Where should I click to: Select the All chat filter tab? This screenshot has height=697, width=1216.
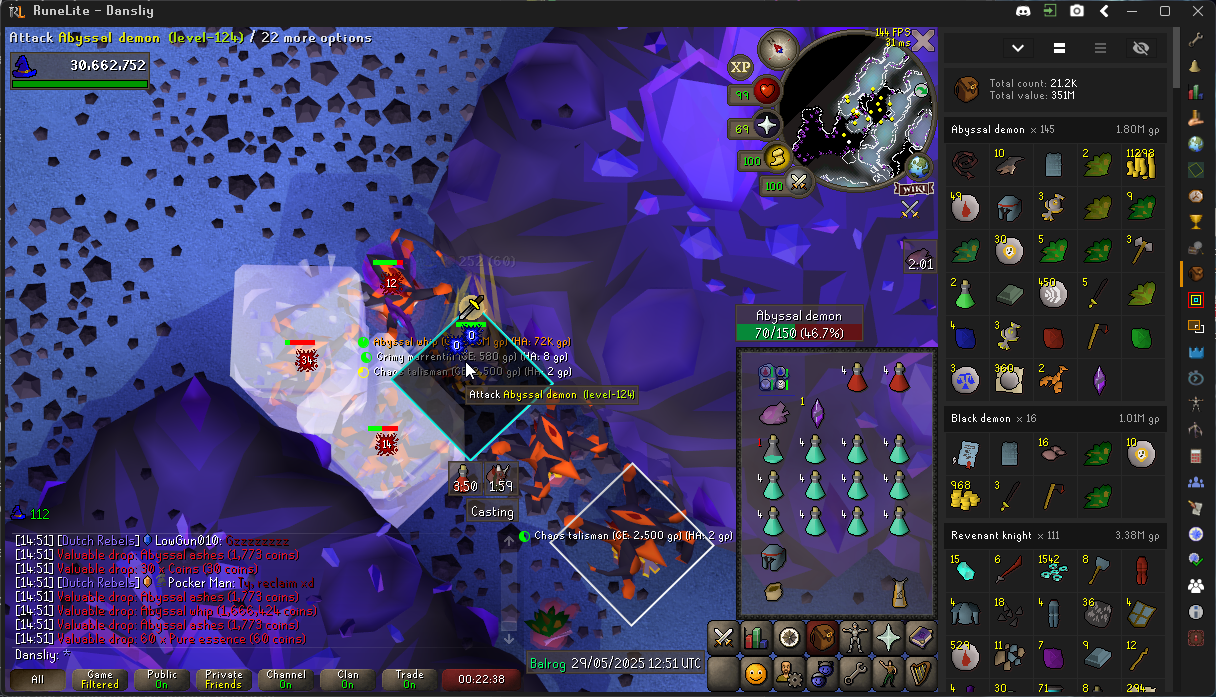(x=37, y=680)
